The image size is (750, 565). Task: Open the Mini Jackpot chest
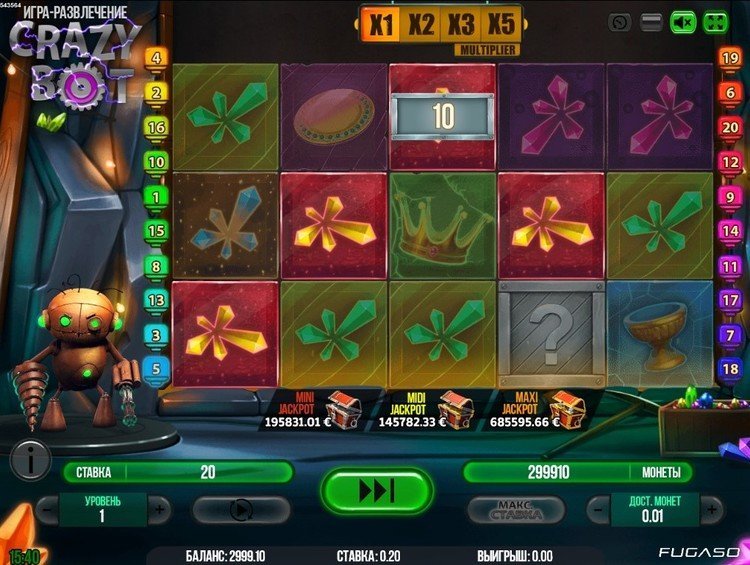tap(342, 403)
